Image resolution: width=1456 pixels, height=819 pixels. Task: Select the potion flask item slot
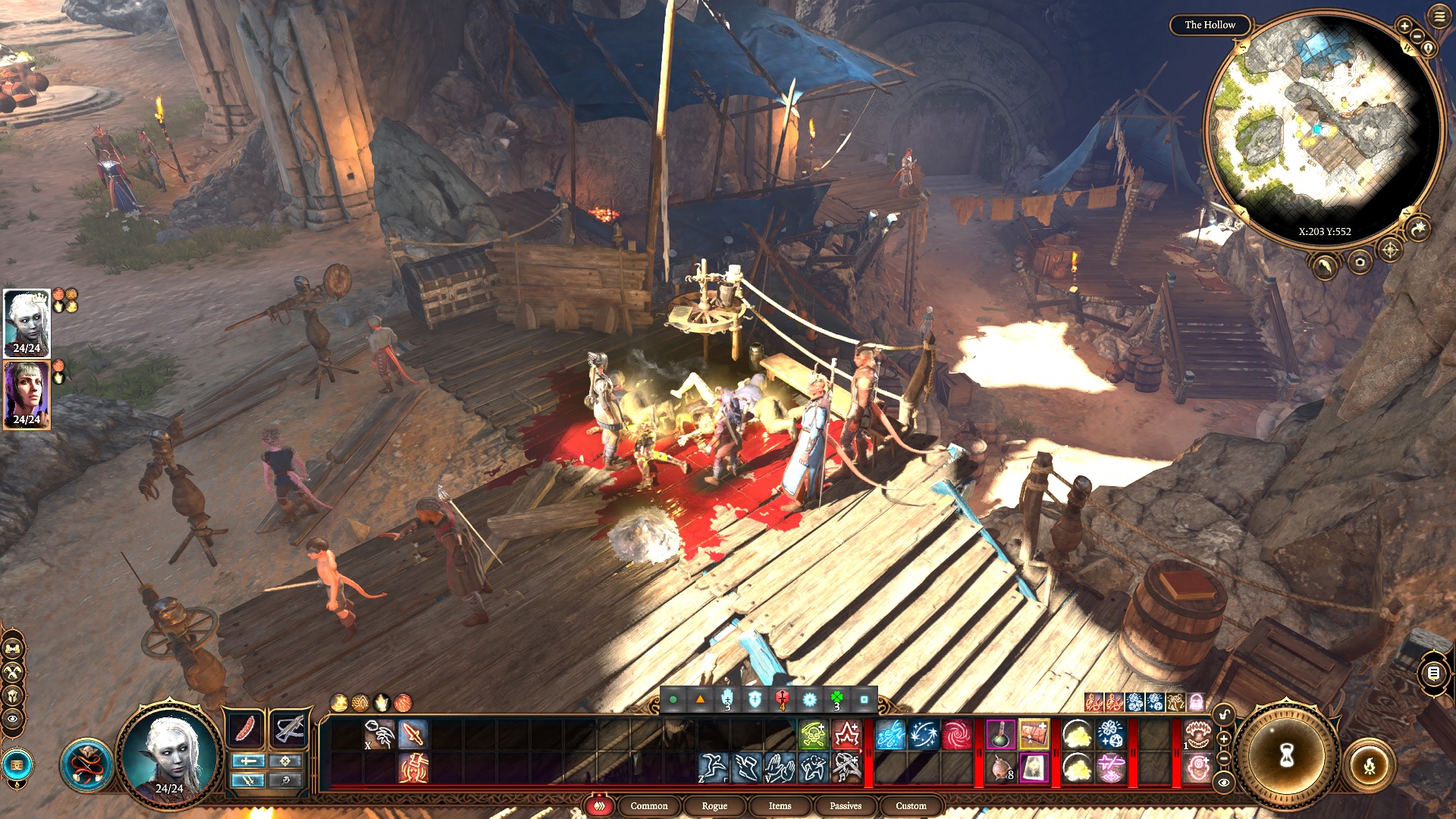(x=1001, y=734)
